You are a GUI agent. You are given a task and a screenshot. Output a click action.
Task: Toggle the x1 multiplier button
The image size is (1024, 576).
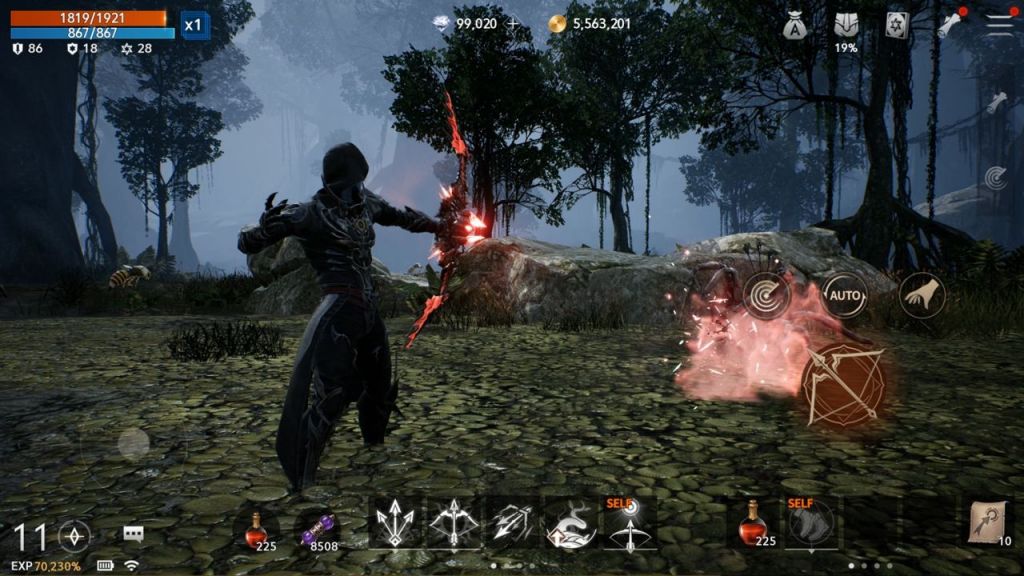point(195,25)
